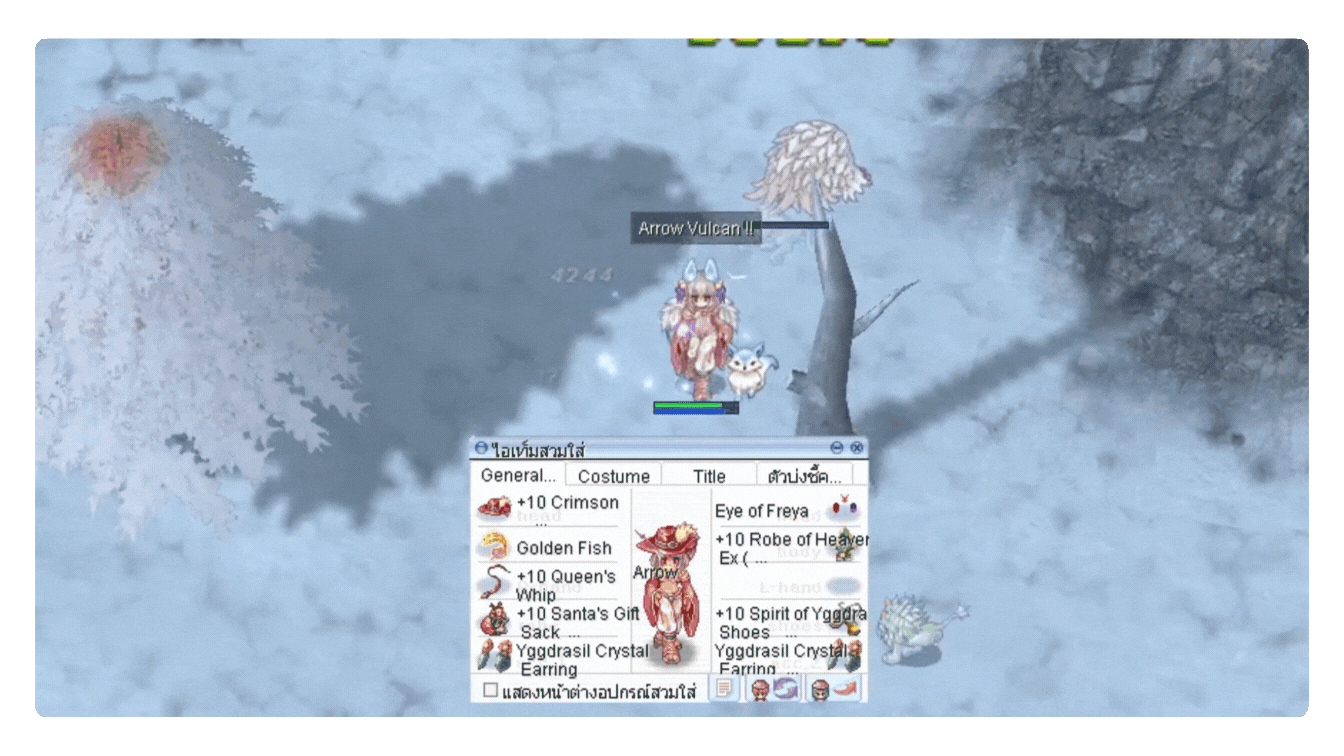Image resolution: width=1344 pixels, height=756 pixels.
Task: Open the Title tab
Action: click(709, 476)
